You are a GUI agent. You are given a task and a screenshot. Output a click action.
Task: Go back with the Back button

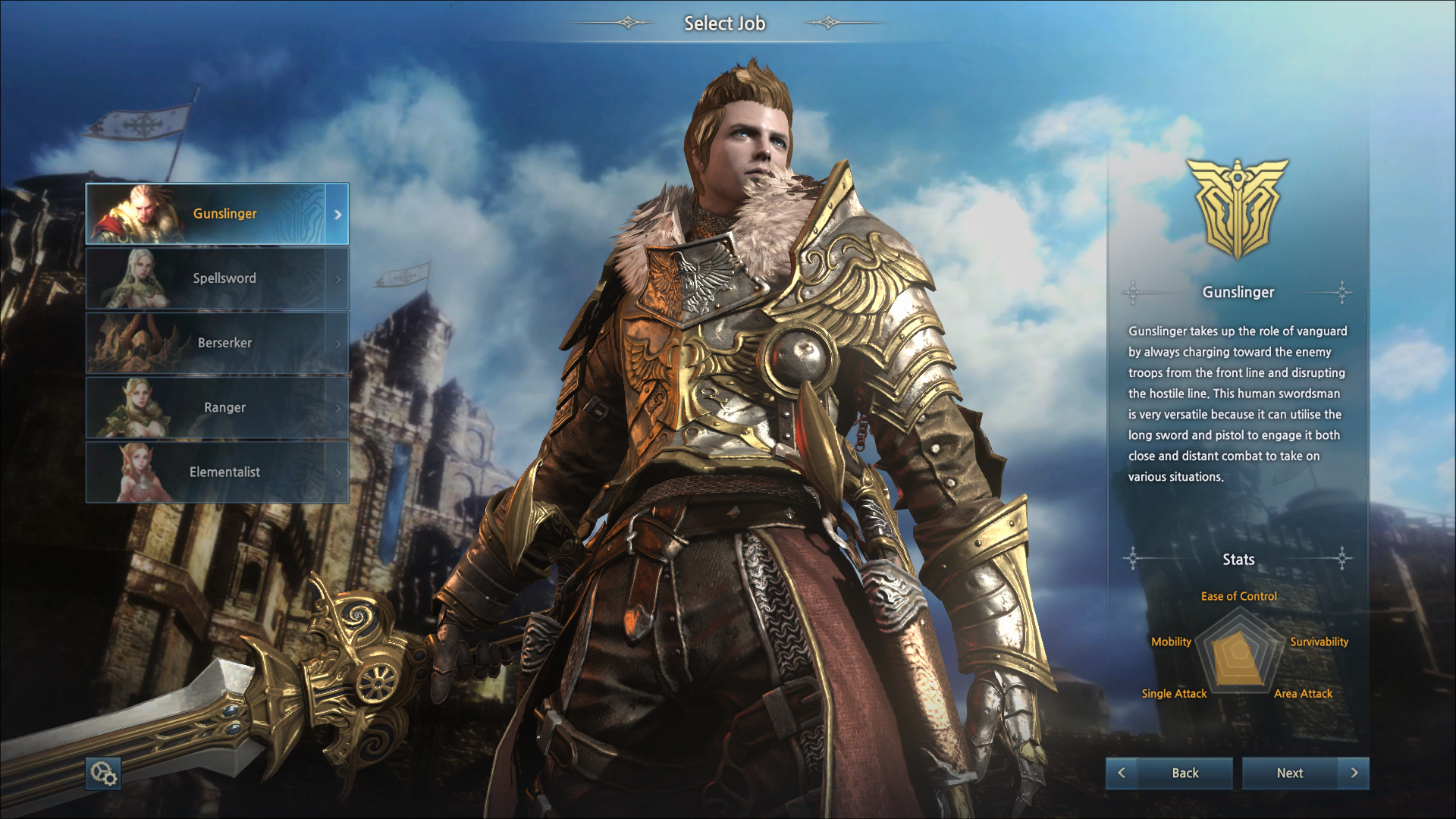point(1169,773)
